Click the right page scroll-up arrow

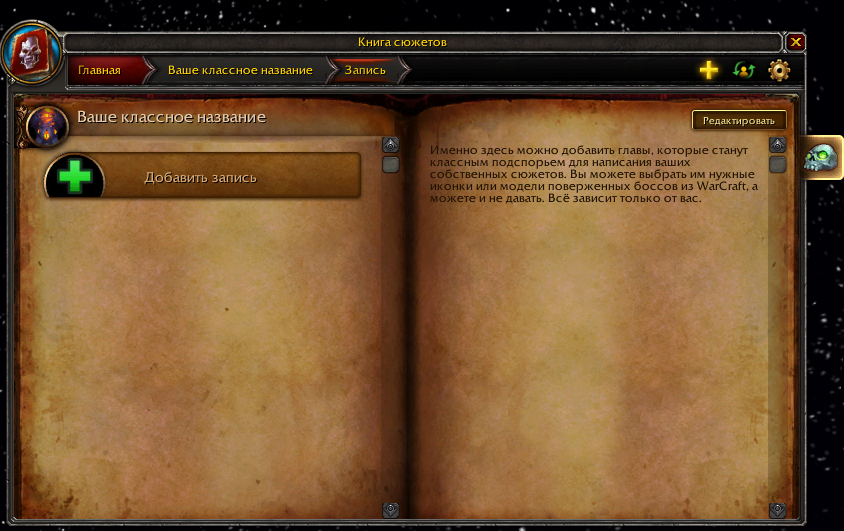777,145
